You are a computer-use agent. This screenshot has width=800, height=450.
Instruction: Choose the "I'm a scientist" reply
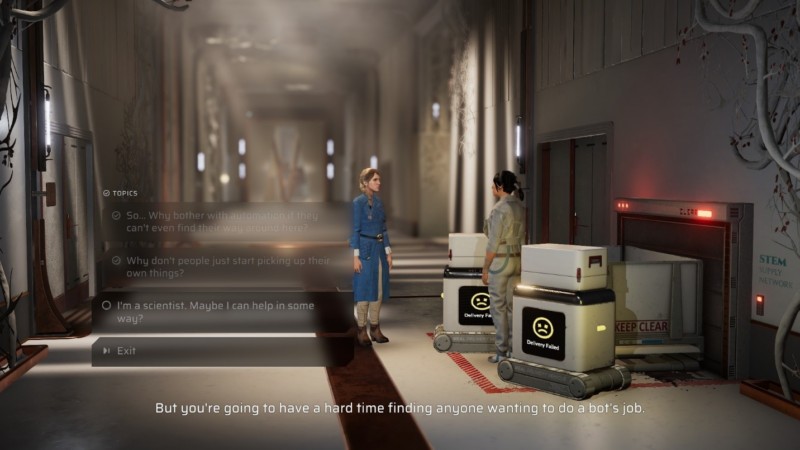click(x=215, y=311)
